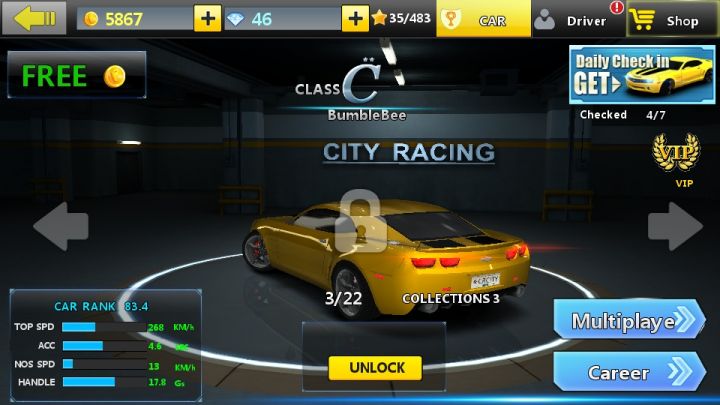Start Multiplayer mode

(629, 321)
